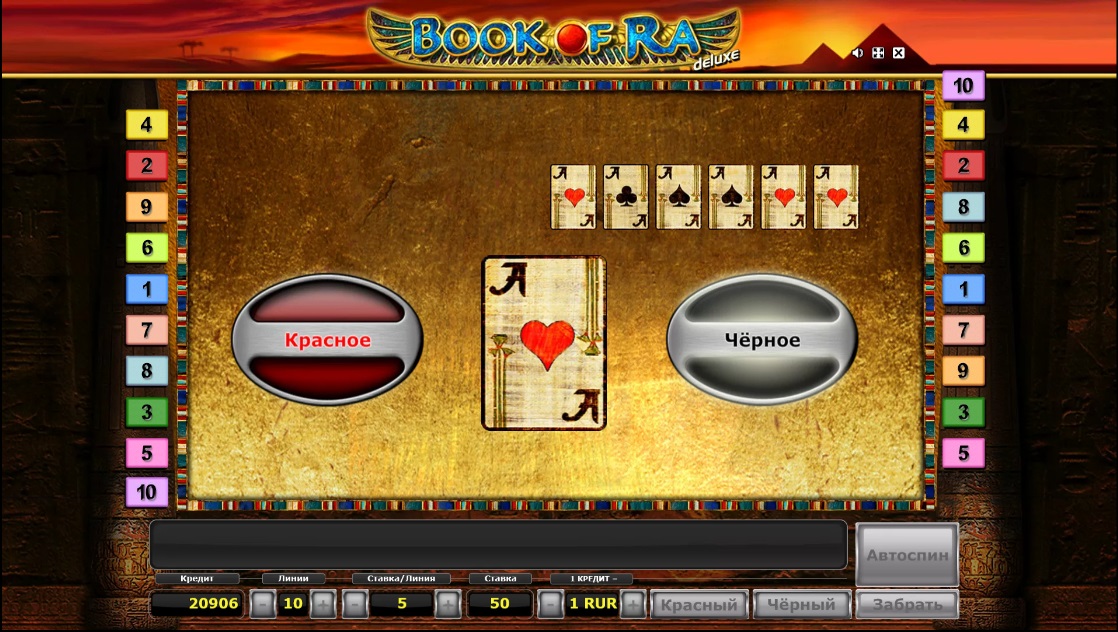Bet on the large Чёрное oval button

(762, 340)
